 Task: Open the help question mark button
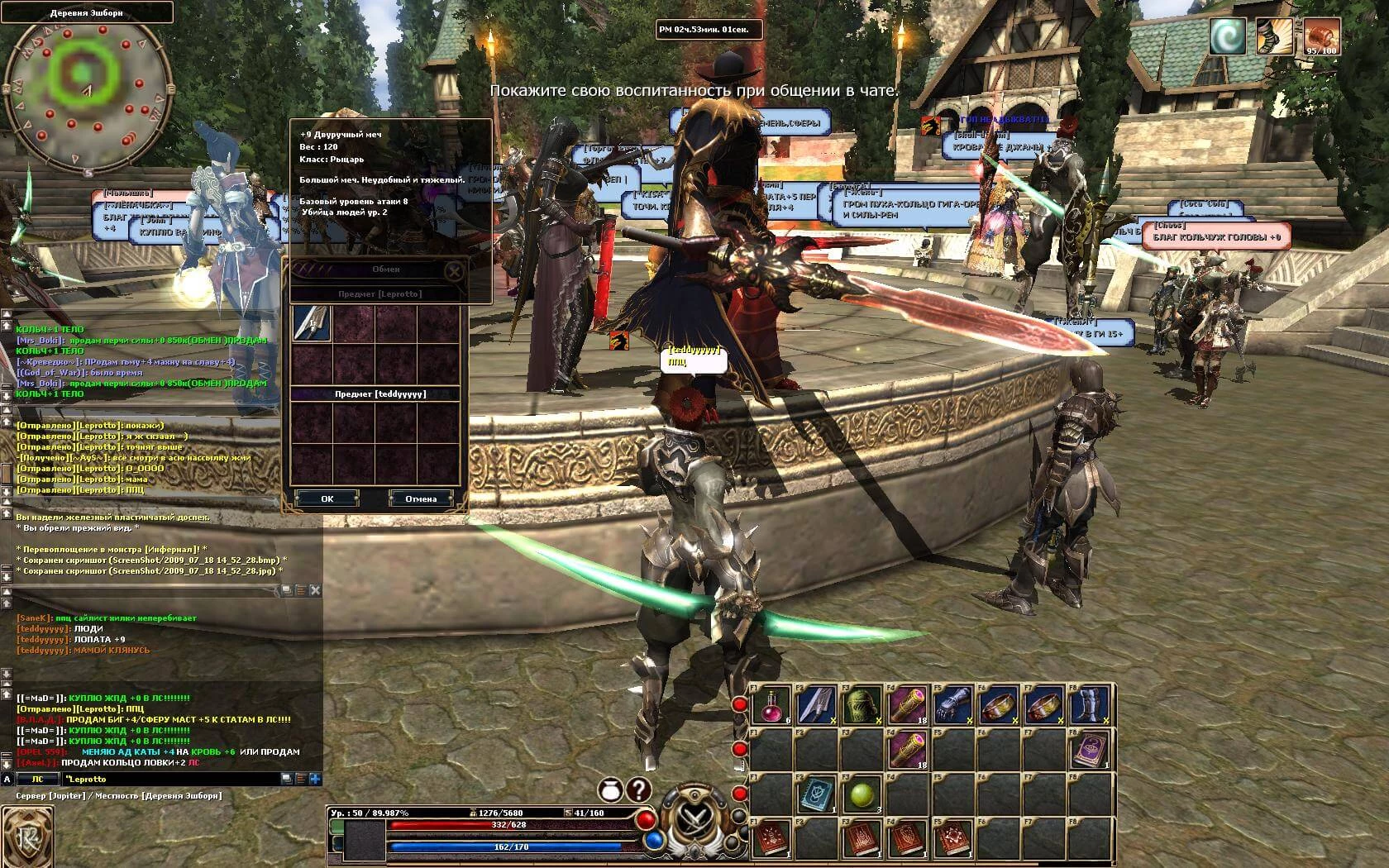[x=638, y=790]
